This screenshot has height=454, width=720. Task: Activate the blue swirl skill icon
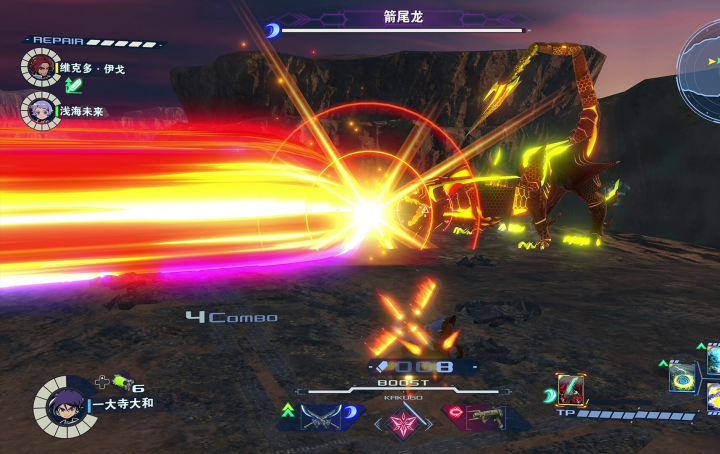click(684, 377)
